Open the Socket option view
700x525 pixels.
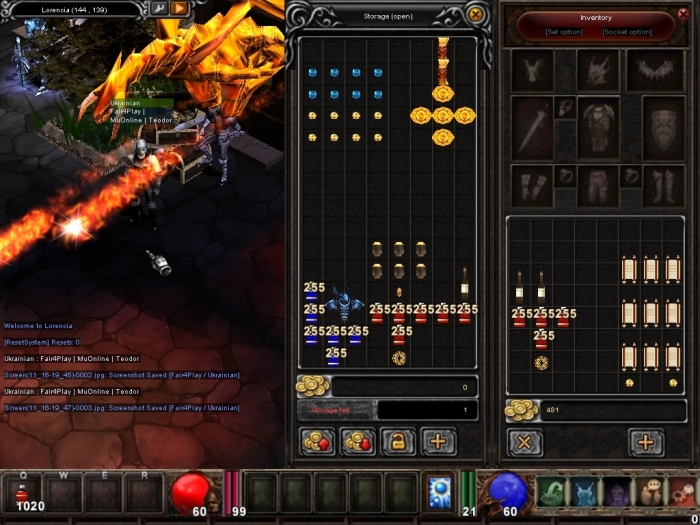tap(627, 32)
